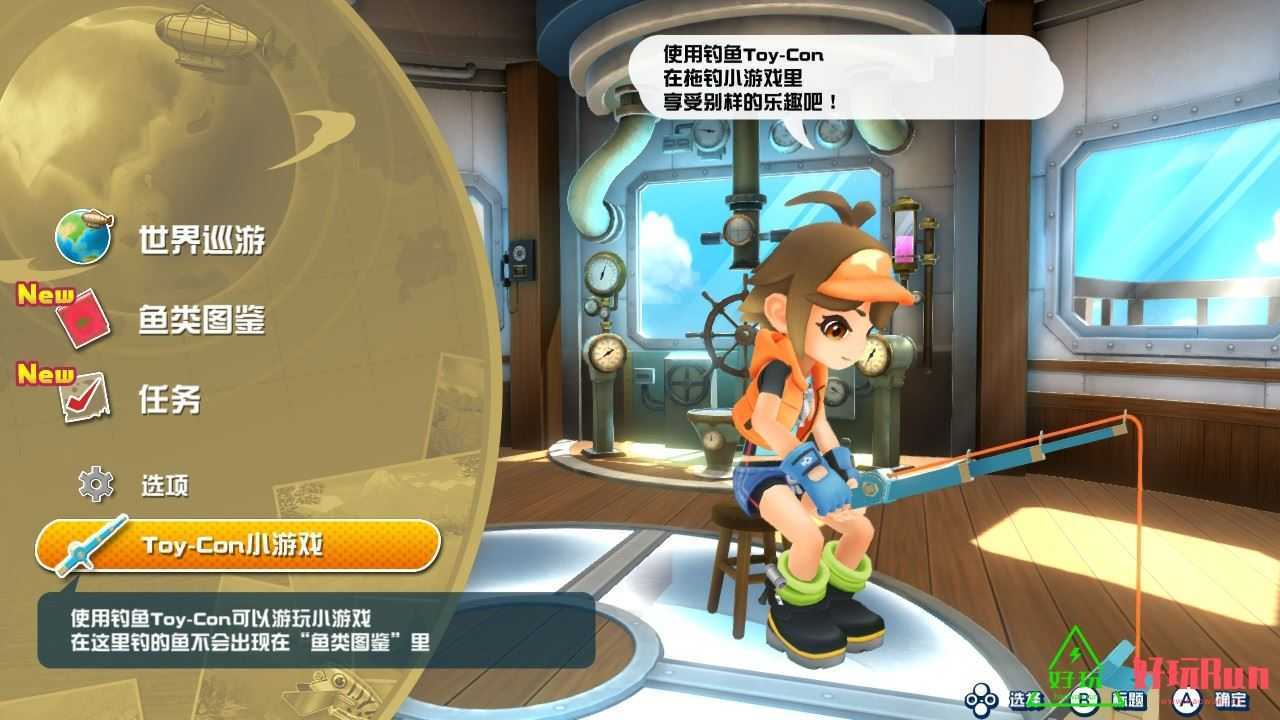The image size is (1280, 720).
Task: Click the globe icon beside 世界巡游
Action: (83, 238)
